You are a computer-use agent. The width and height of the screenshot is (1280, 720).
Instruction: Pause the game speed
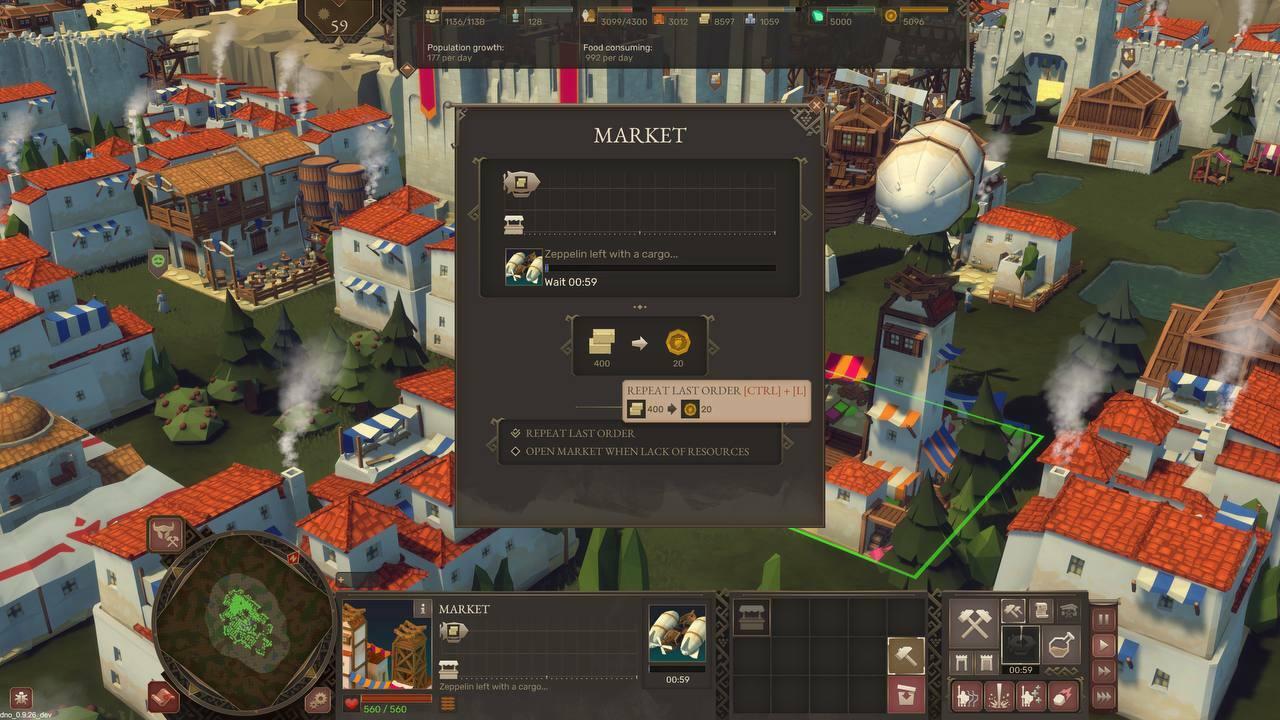coord(1103,619)
